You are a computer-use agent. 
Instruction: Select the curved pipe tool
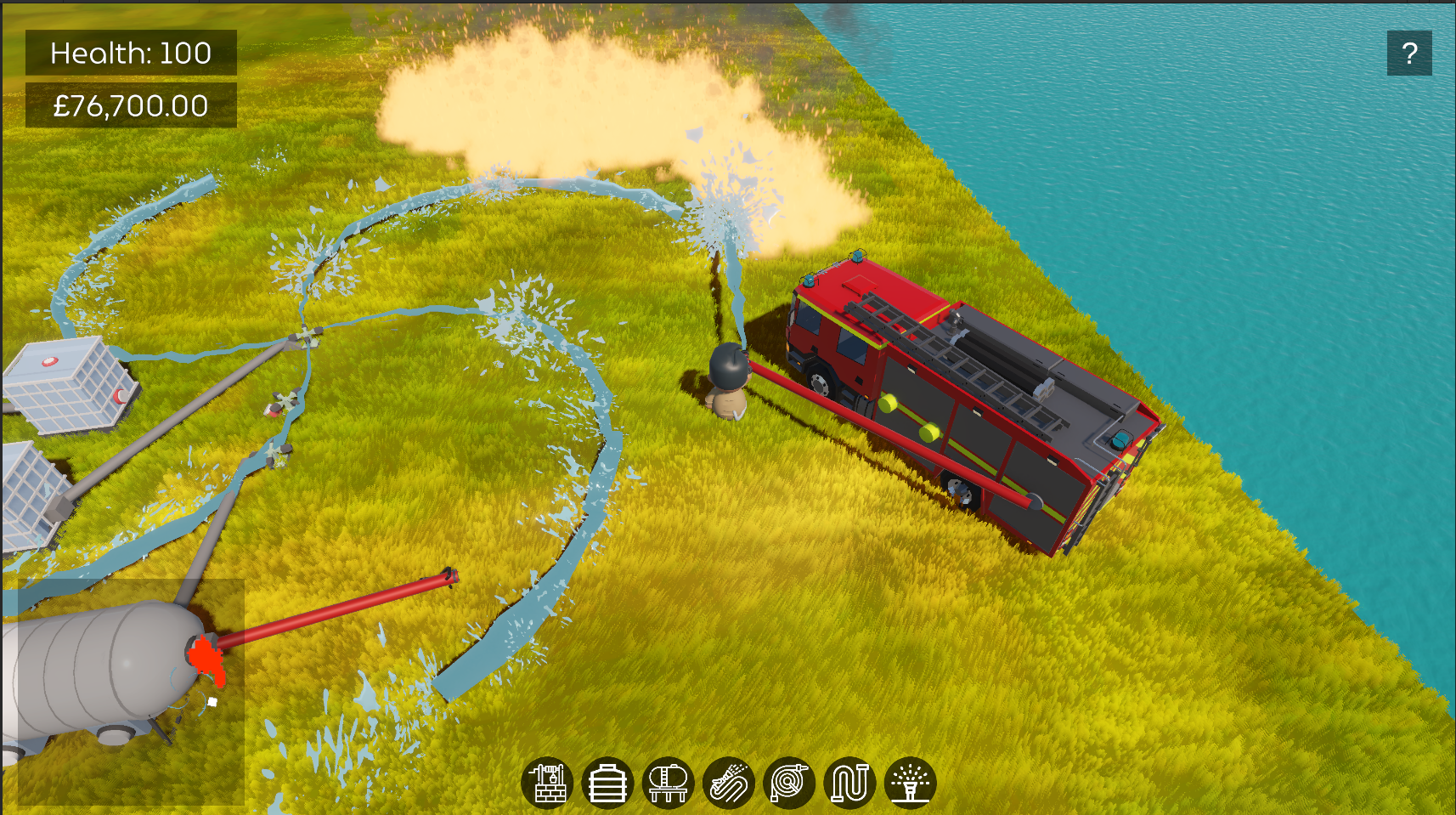point(849,782)
